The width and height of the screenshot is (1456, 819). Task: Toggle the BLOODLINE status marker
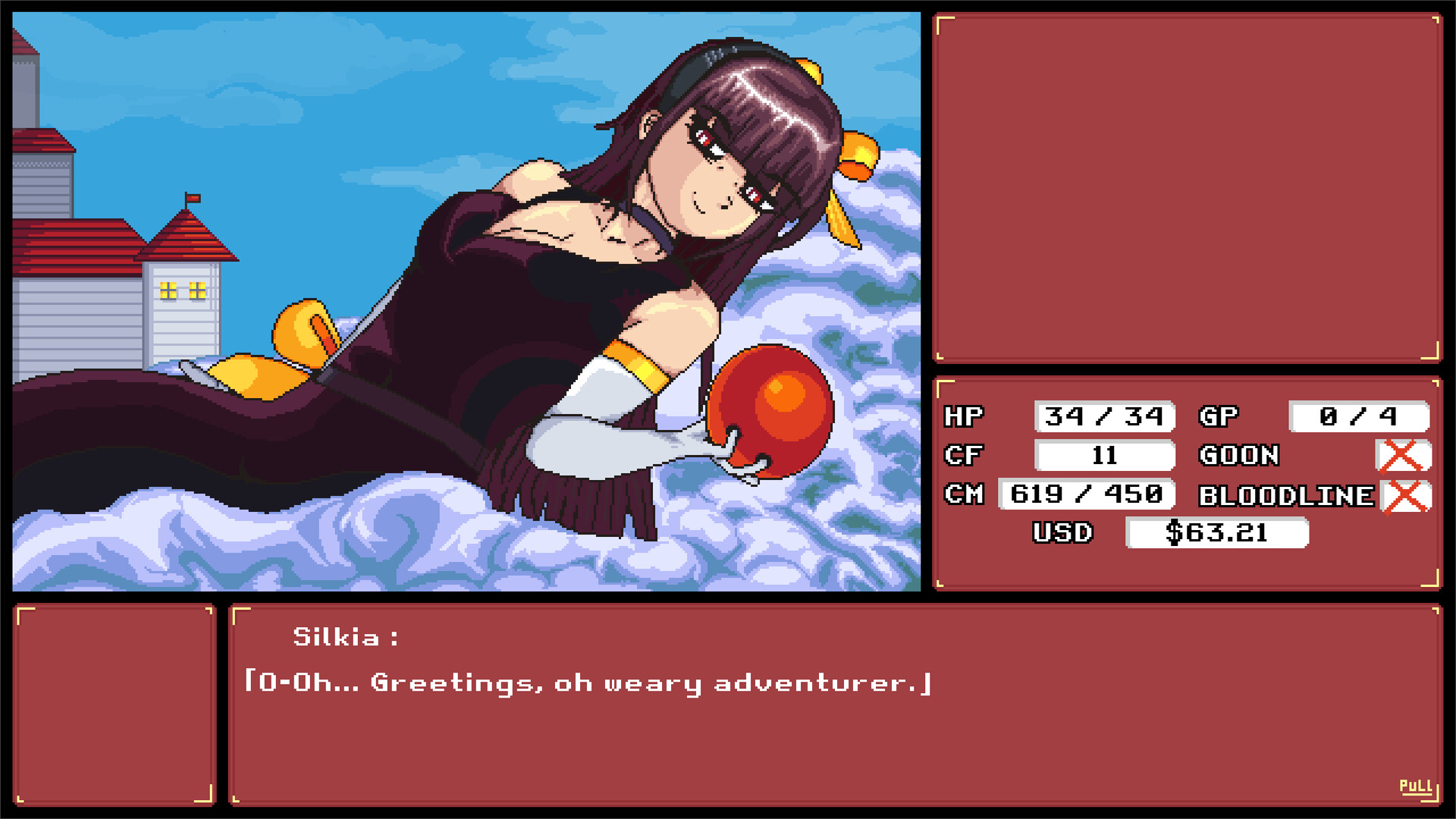tap(1404, 496)
